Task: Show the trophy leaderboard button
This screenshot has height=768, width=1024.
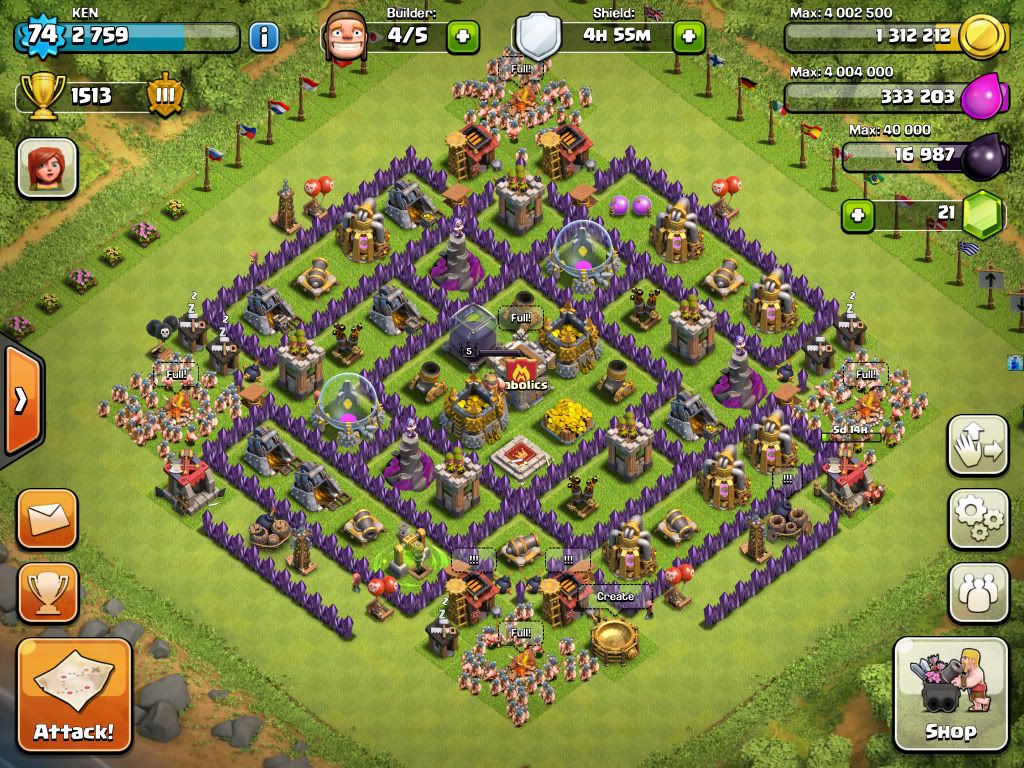Action: click(47, 593)
